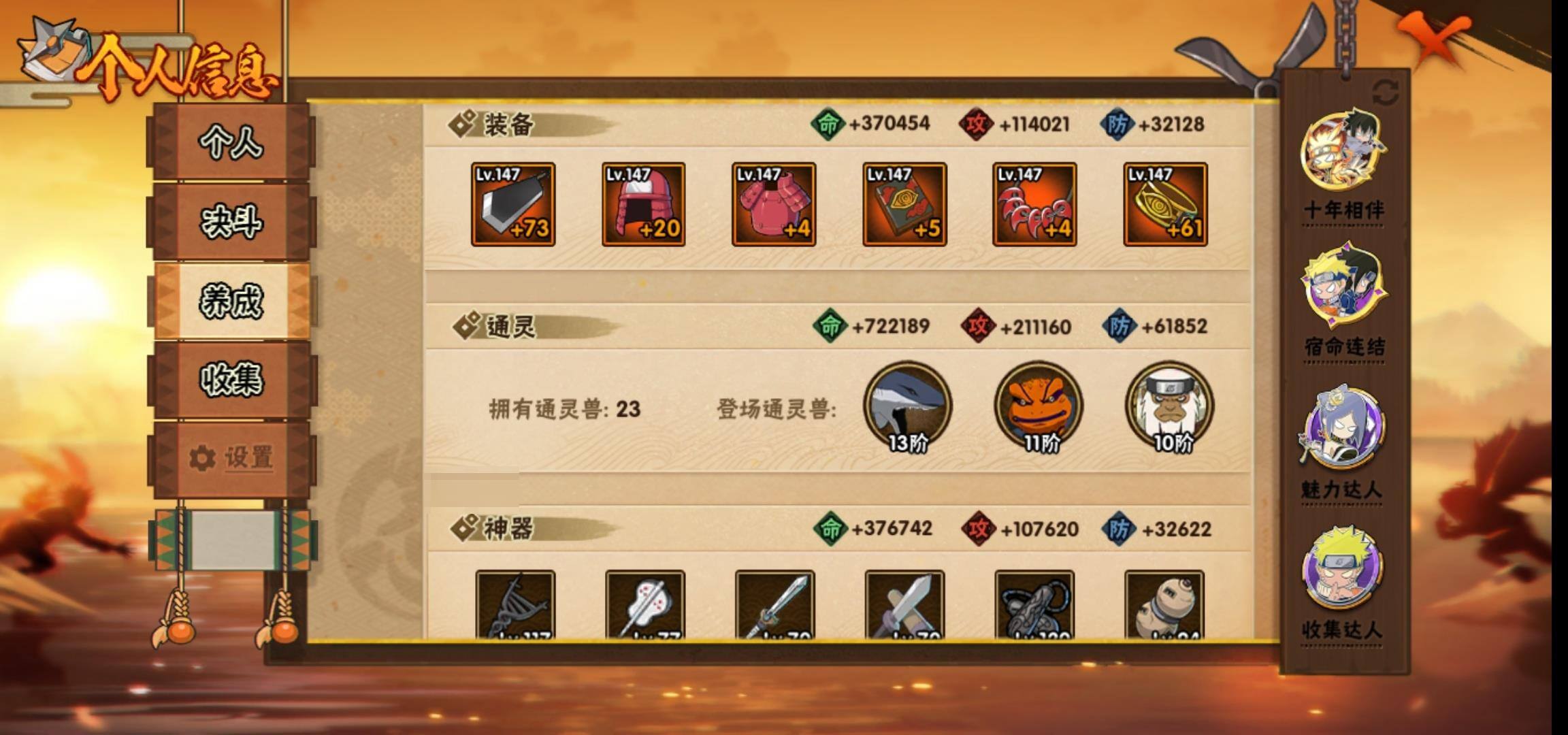
Task: Click the refresh arrows icon
Action: pos(1386,93)
